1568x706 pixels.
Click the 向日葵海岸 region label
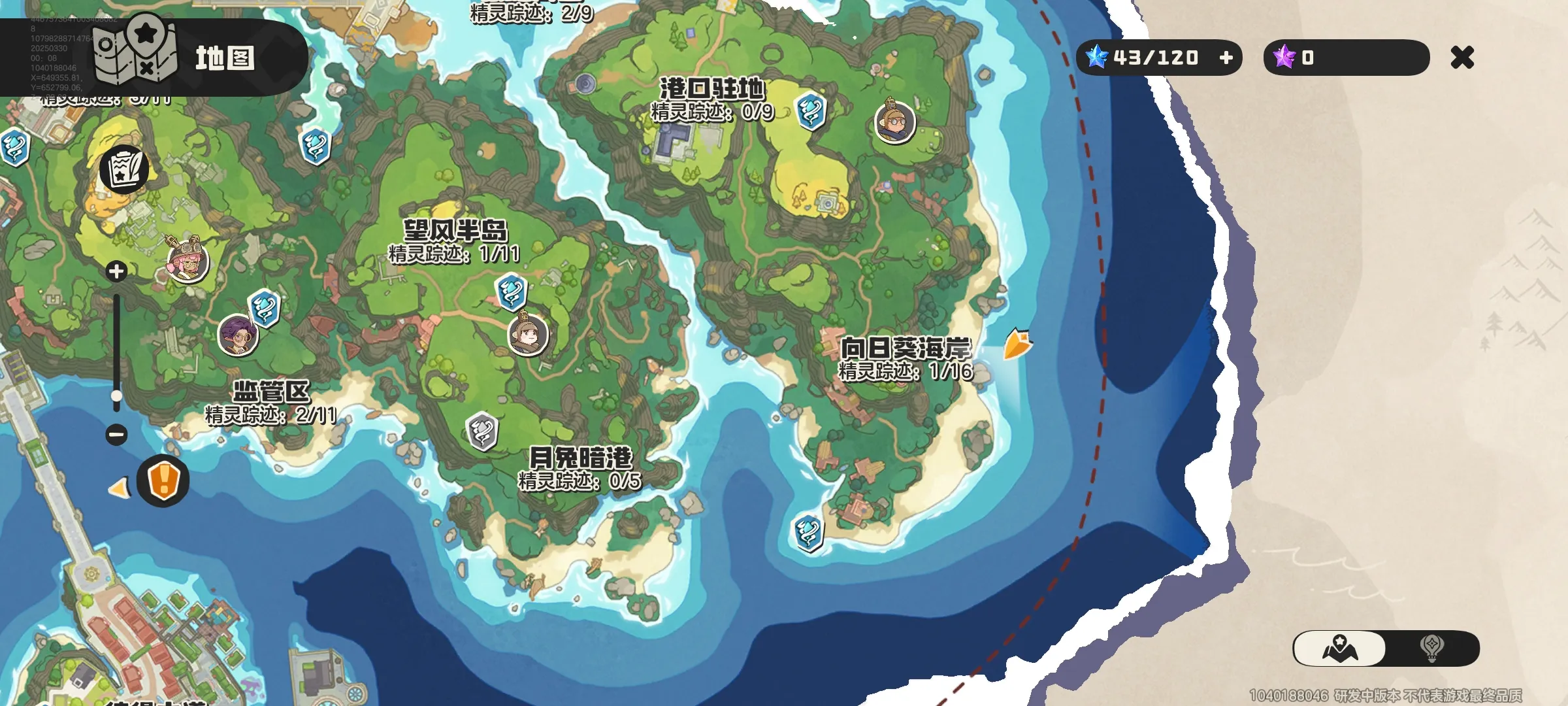click(906, 349)
